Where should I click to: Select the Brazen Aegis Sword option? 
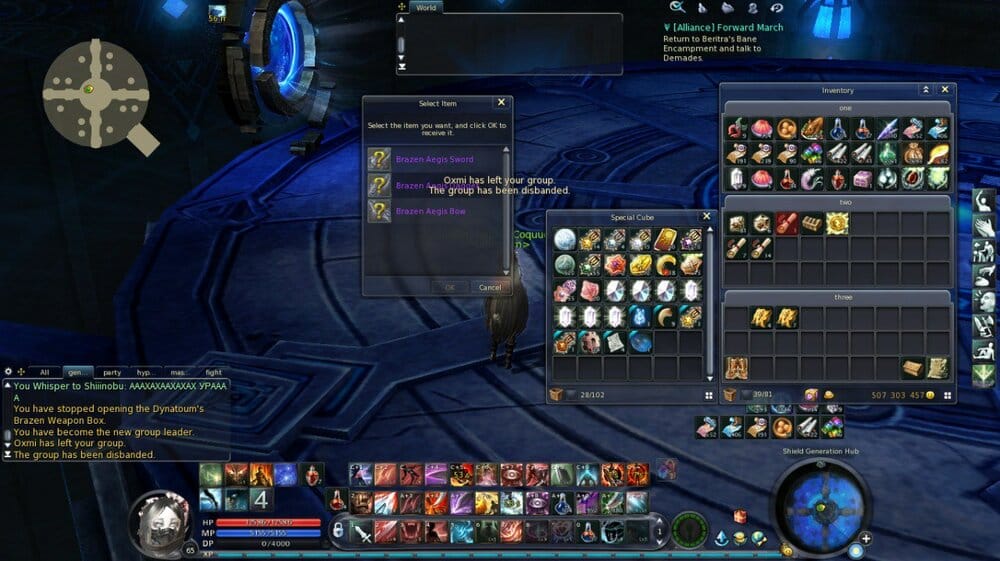[x=434, y=160]
